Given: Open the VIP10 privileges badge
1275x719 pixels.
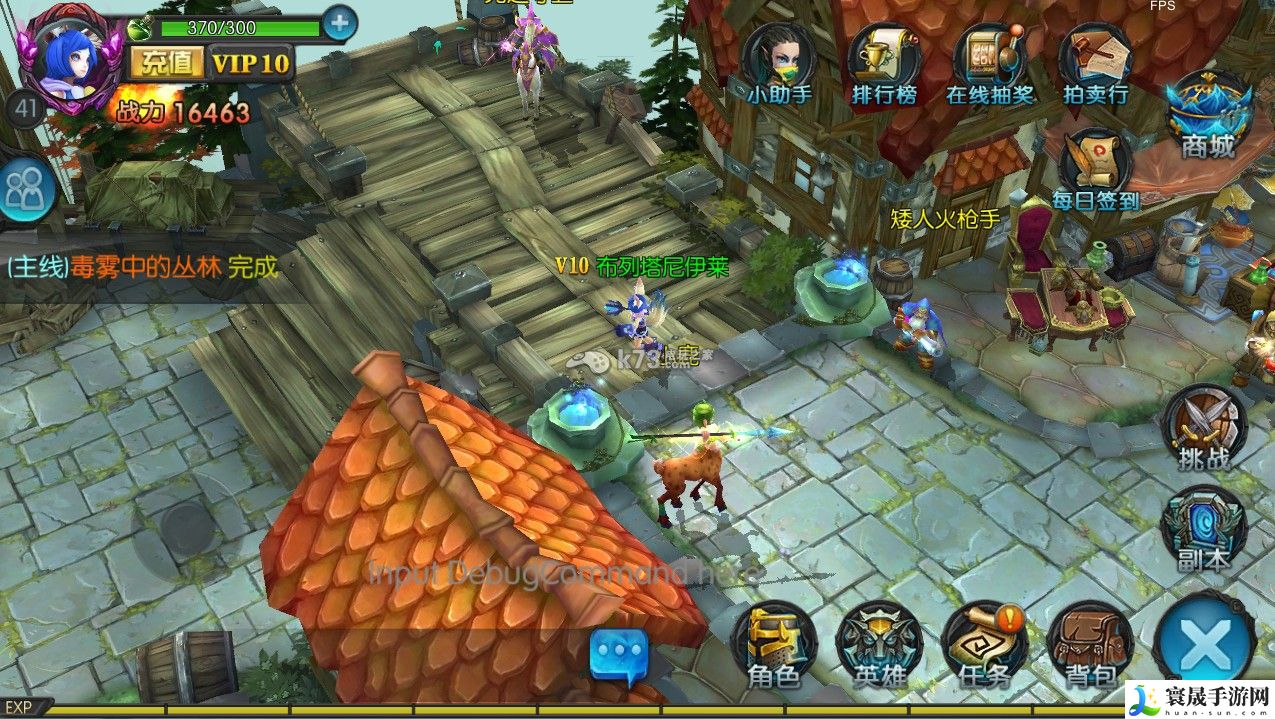Looking at the screenshot, I should (x=251, y=63).
